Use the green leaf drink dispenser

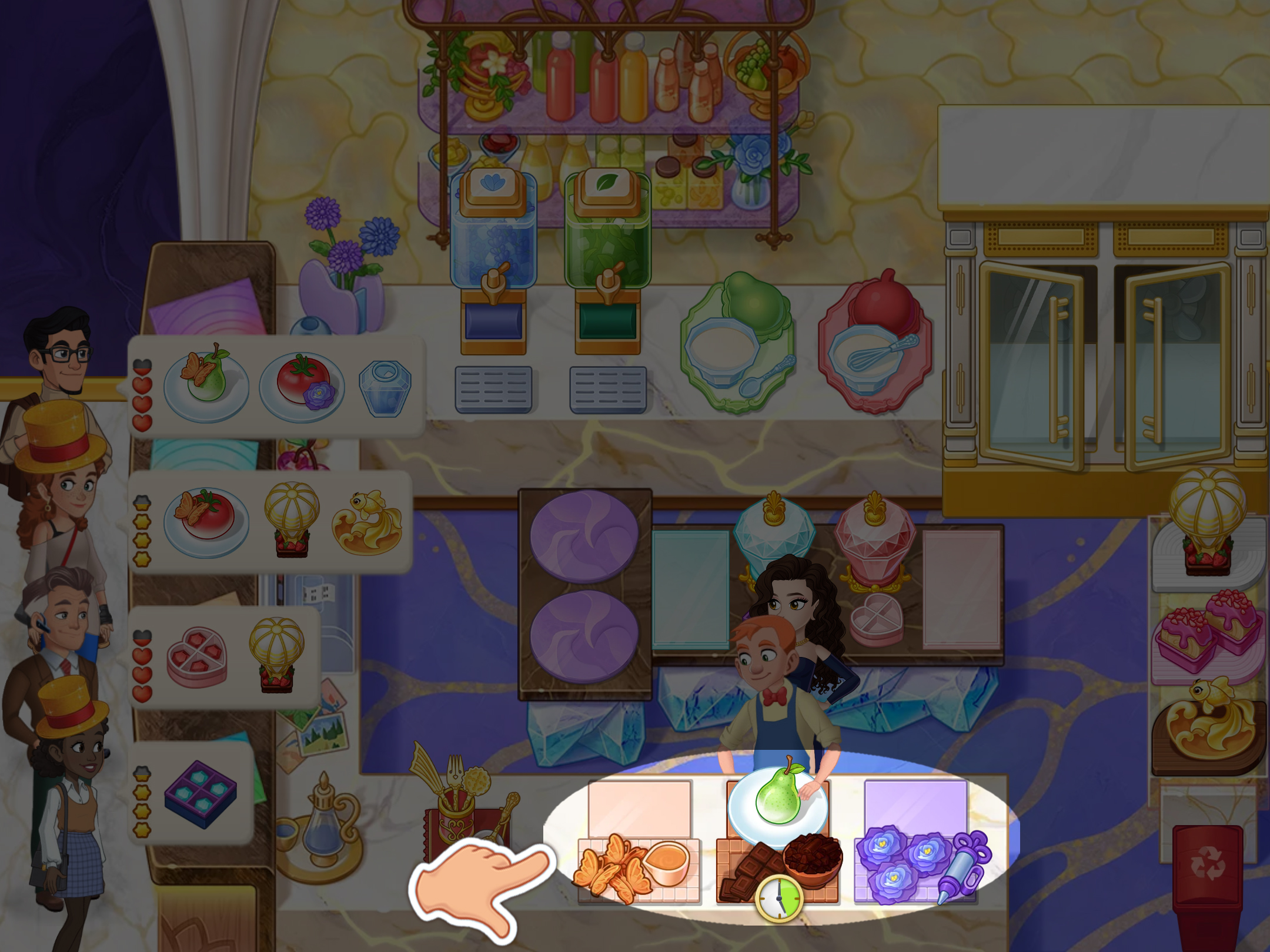pos(607,259)
